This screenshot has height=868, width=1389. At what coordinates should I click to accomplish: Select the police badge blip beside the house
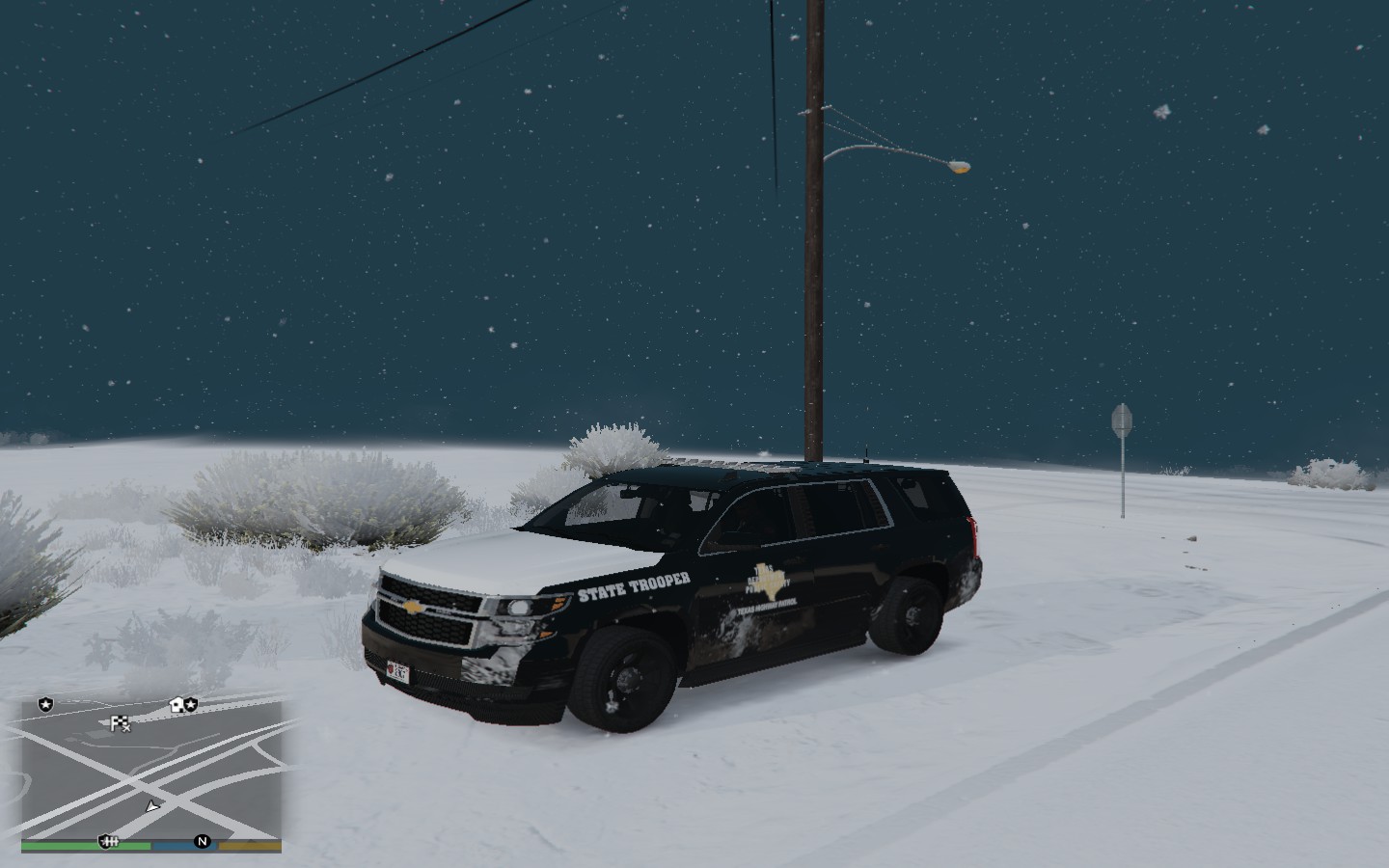(191, 705)
